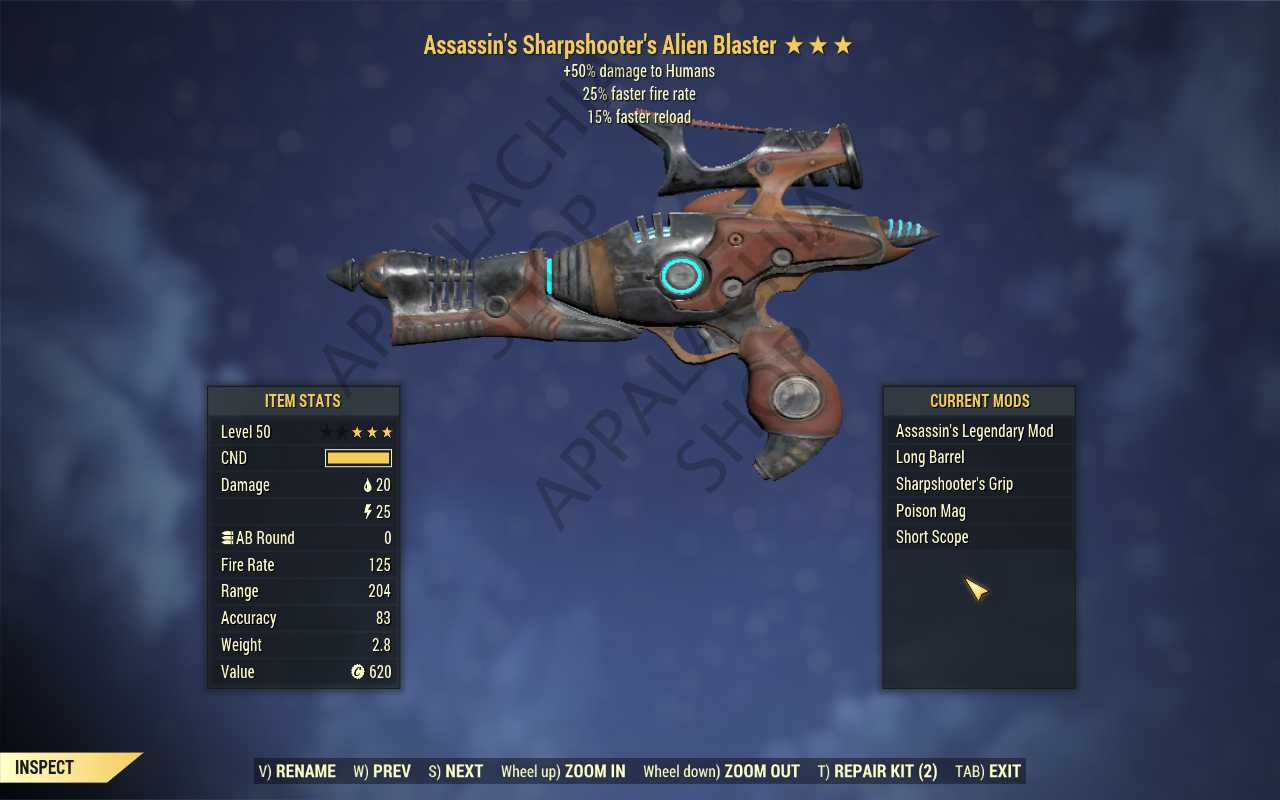Click the caps currency icon next to Value 620
This screenshot has height=800, width=1280.
357,672
